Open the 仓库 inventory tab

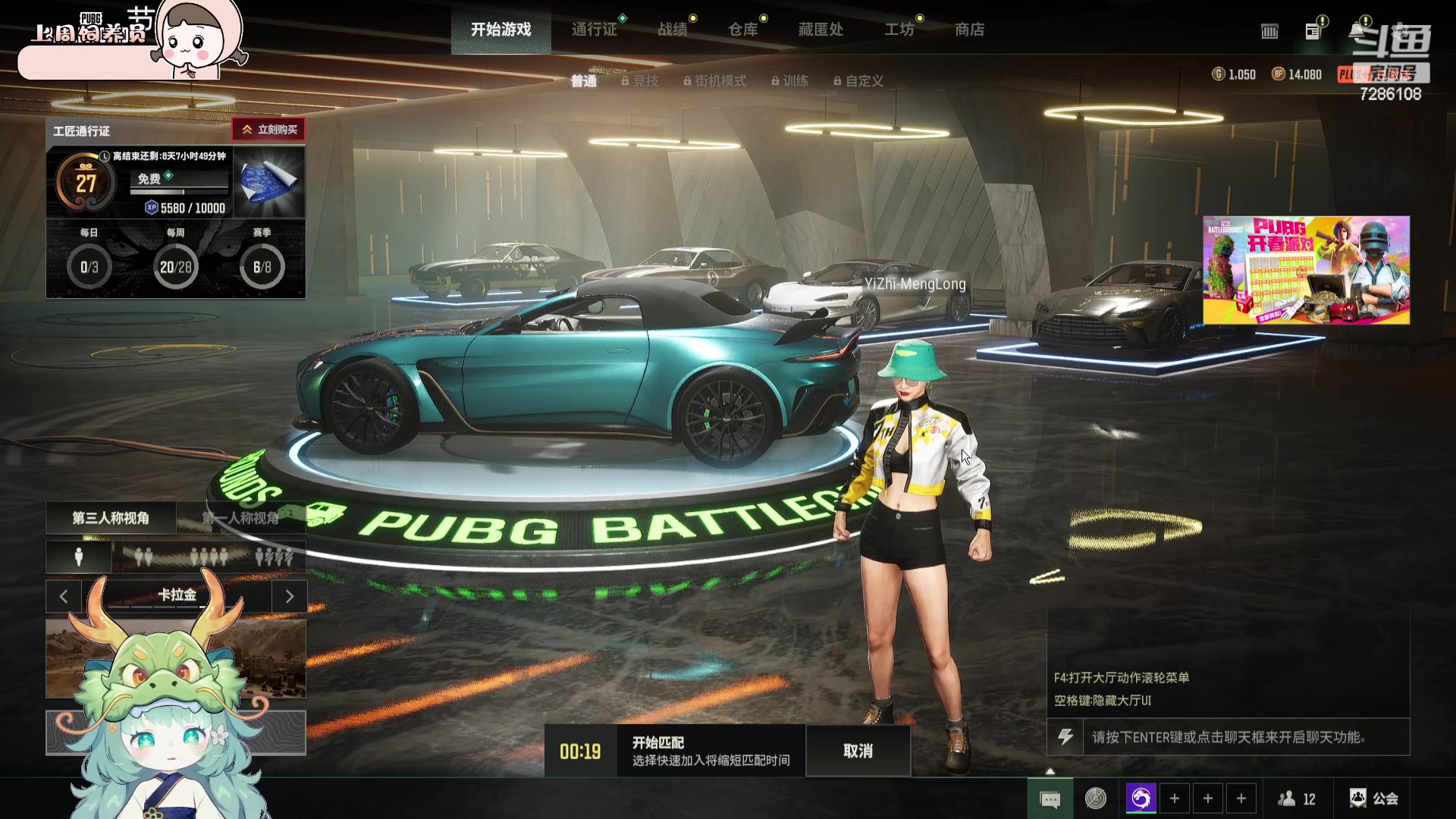743,30
